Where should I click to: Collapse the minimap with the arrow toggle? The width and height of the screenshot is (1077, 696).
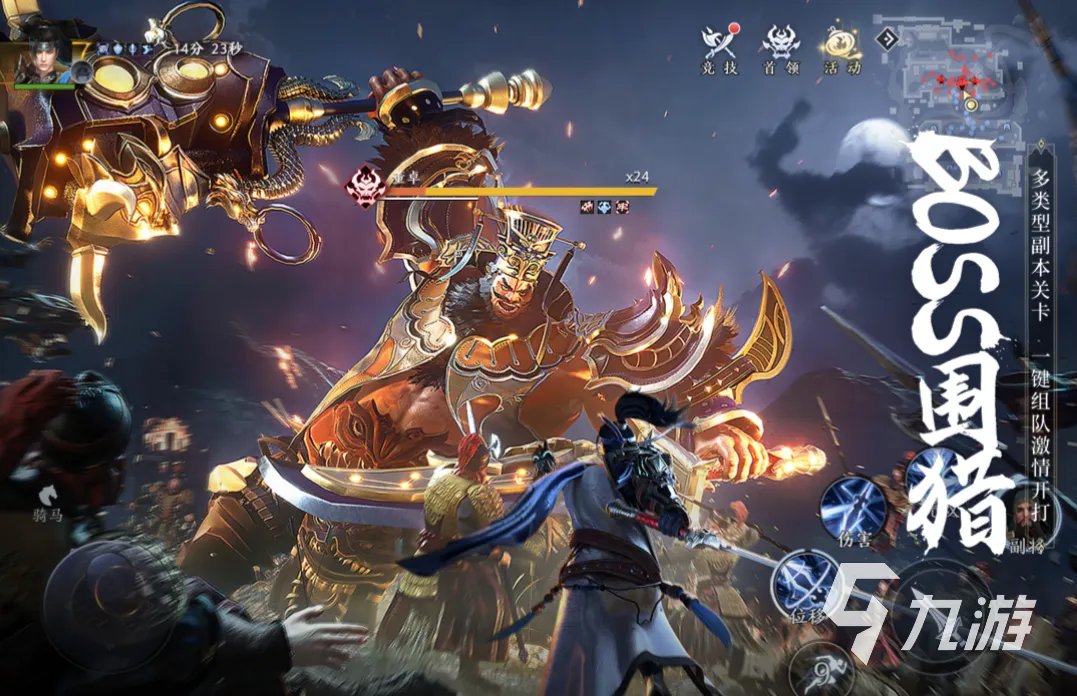(885, 39)
